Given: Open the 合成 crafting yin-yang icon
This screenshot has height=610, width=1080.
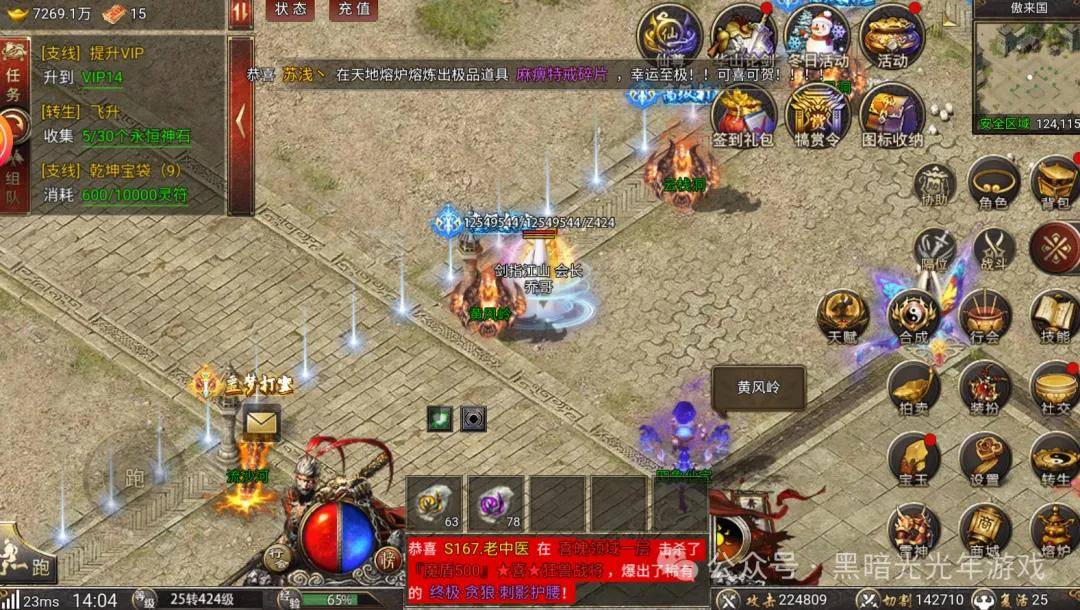Looking at the screenshot, I should [x=913, y=318].
